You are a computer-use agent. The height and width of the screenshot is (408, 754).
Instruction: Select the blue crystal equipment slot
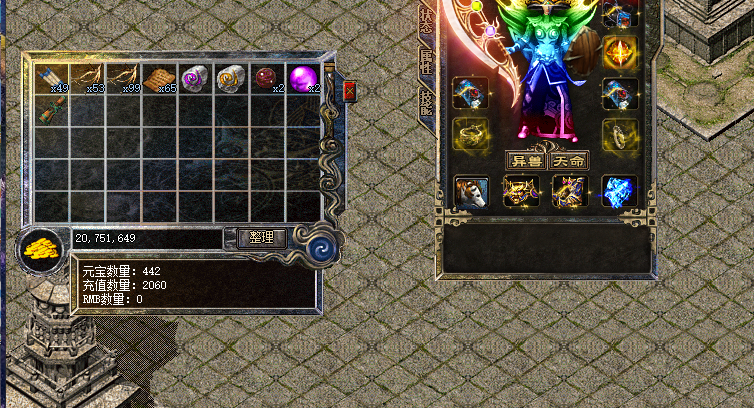(619, 192)
